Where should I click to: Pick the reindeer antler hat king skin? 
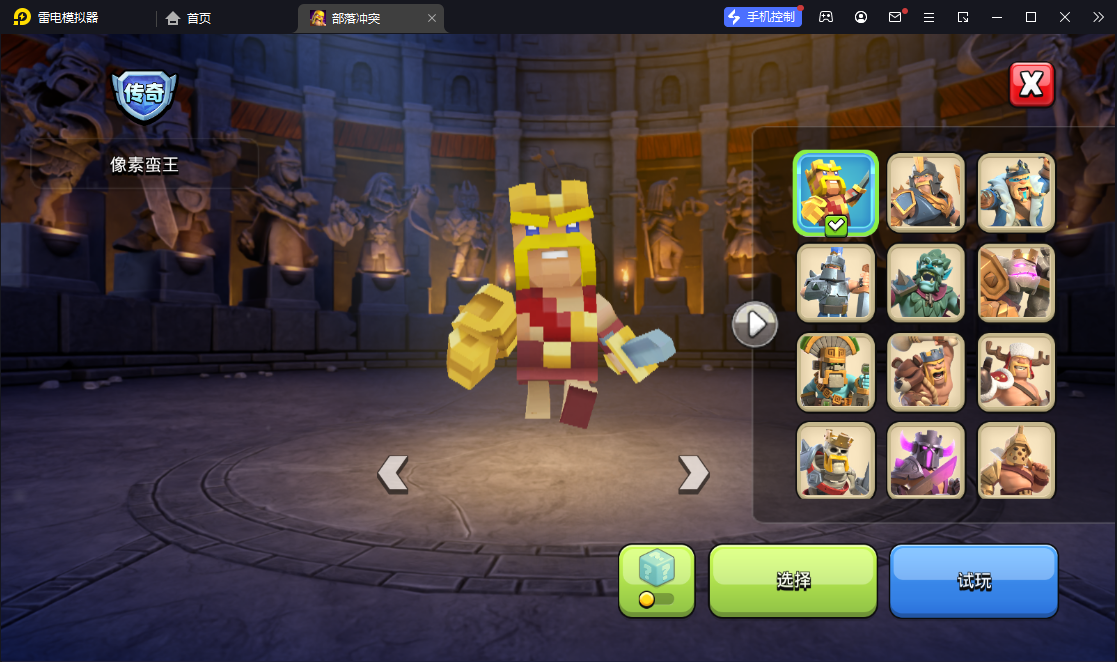click(x=1016, y=372)
